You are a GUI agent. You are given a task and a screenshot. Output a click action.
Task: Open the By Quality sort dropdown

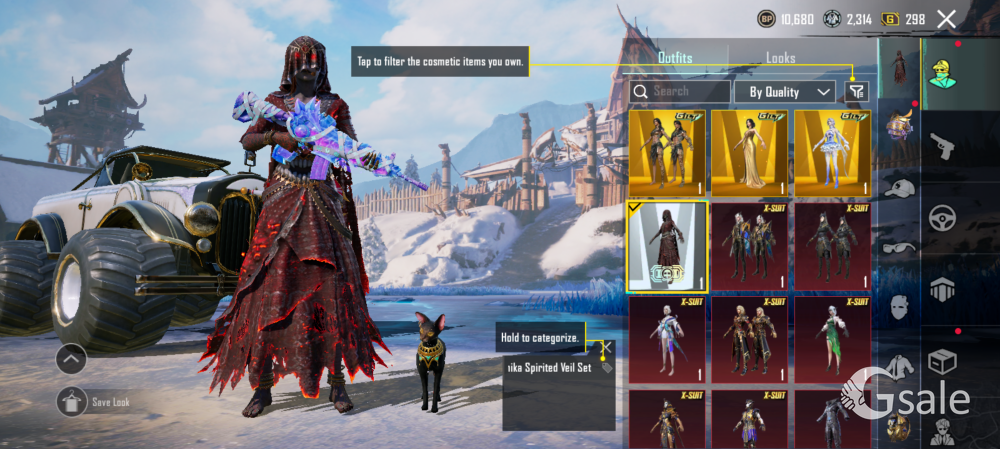785,91
